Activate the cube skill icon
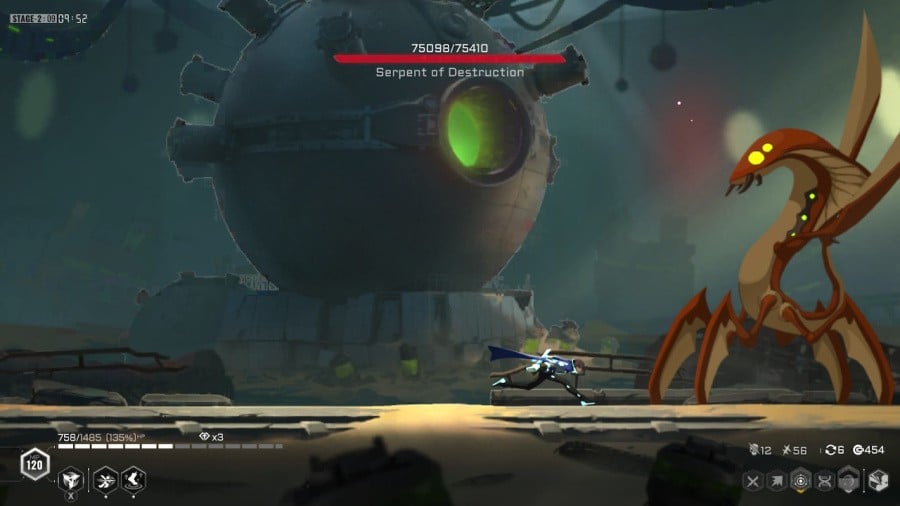This screenshot has height=506, width=900. pyautogui.click(x=69, y=480)
